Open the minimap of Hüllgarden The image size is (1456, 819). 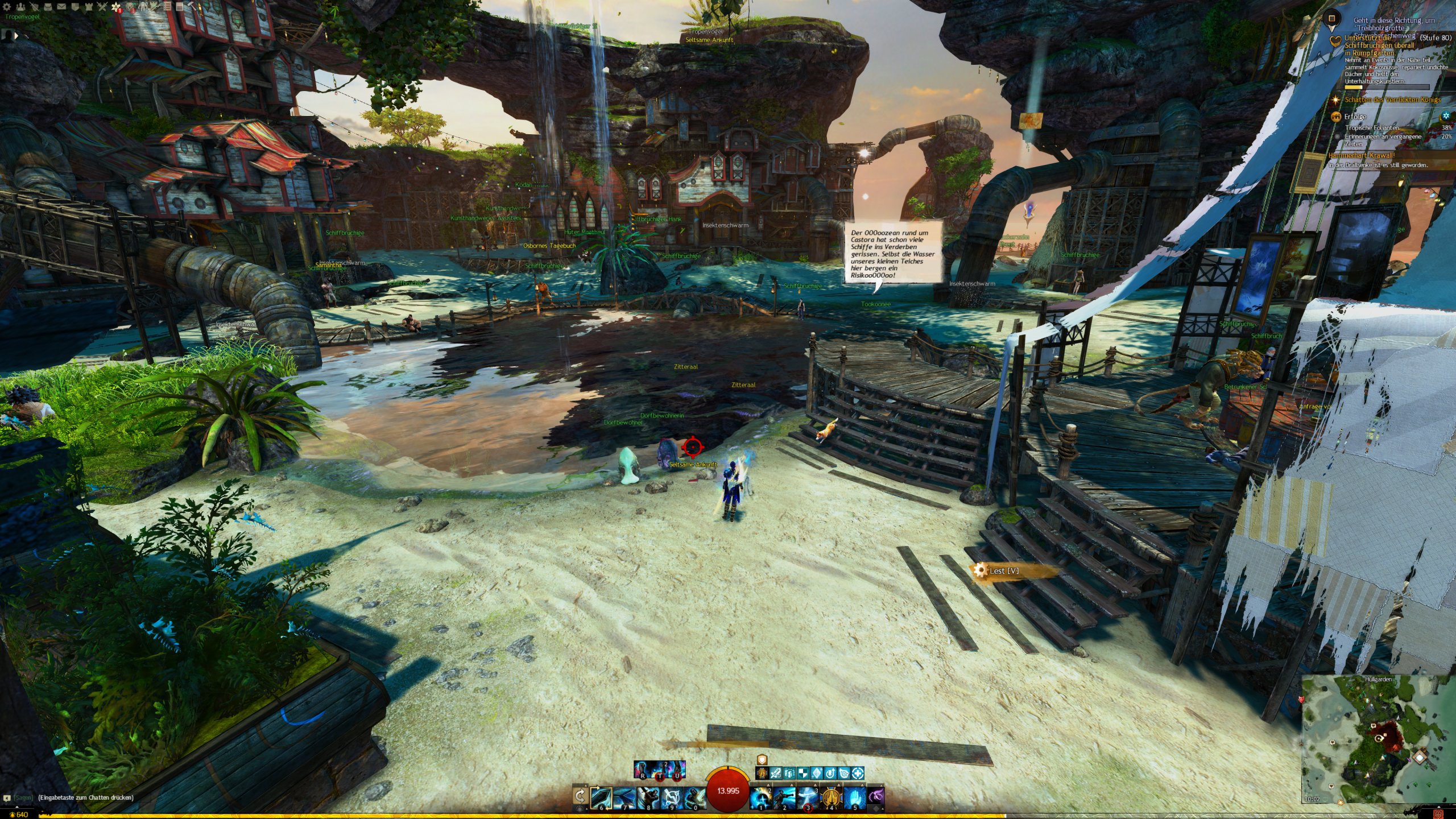pyautogui.click(x=1376, y=739)
